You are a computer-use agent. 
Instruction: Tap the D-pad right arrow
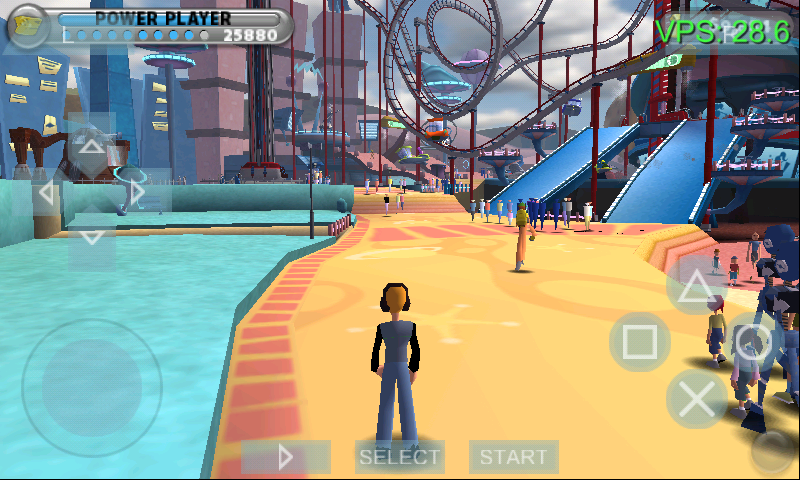click(138, 193)
